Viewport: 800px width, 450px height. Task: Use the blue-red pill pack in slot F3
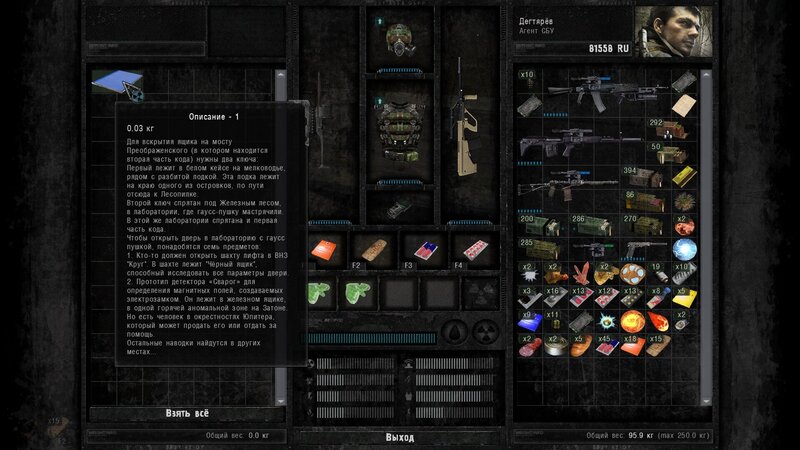coord(421,250)
